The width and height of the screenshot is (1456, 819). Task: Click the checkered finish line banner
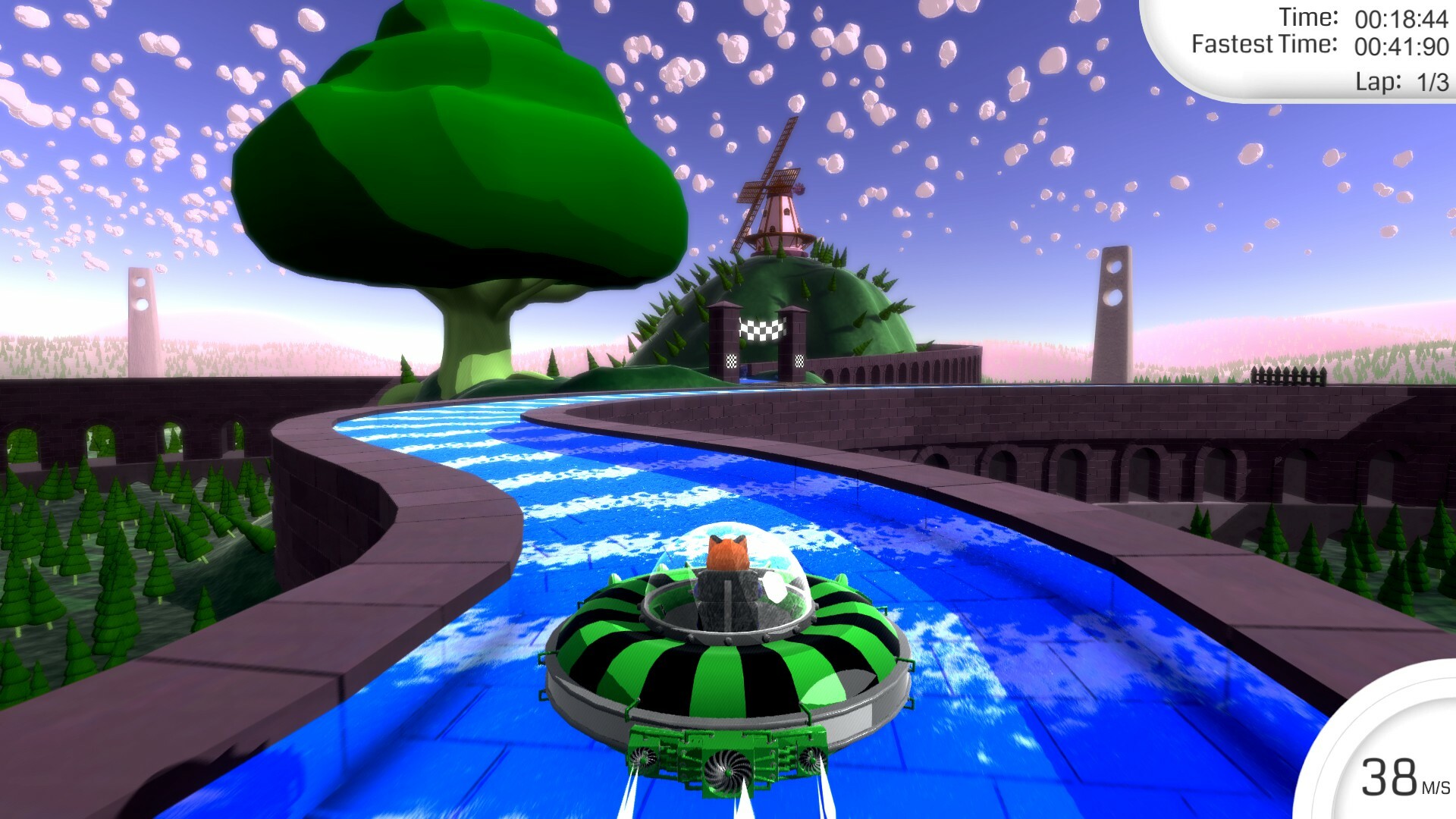[x=762, y=330]
